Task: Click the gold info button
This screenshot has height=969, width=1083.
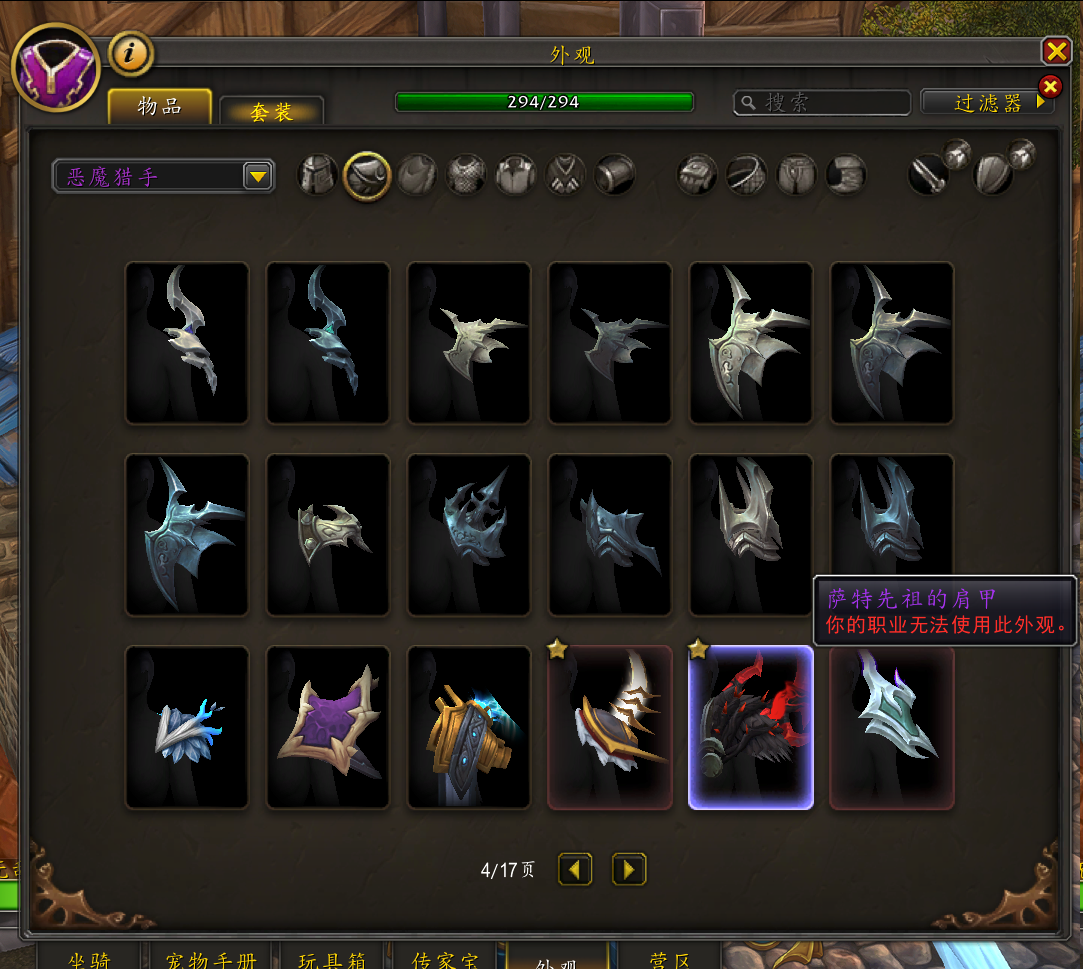Action: click(x=130, y=53)
